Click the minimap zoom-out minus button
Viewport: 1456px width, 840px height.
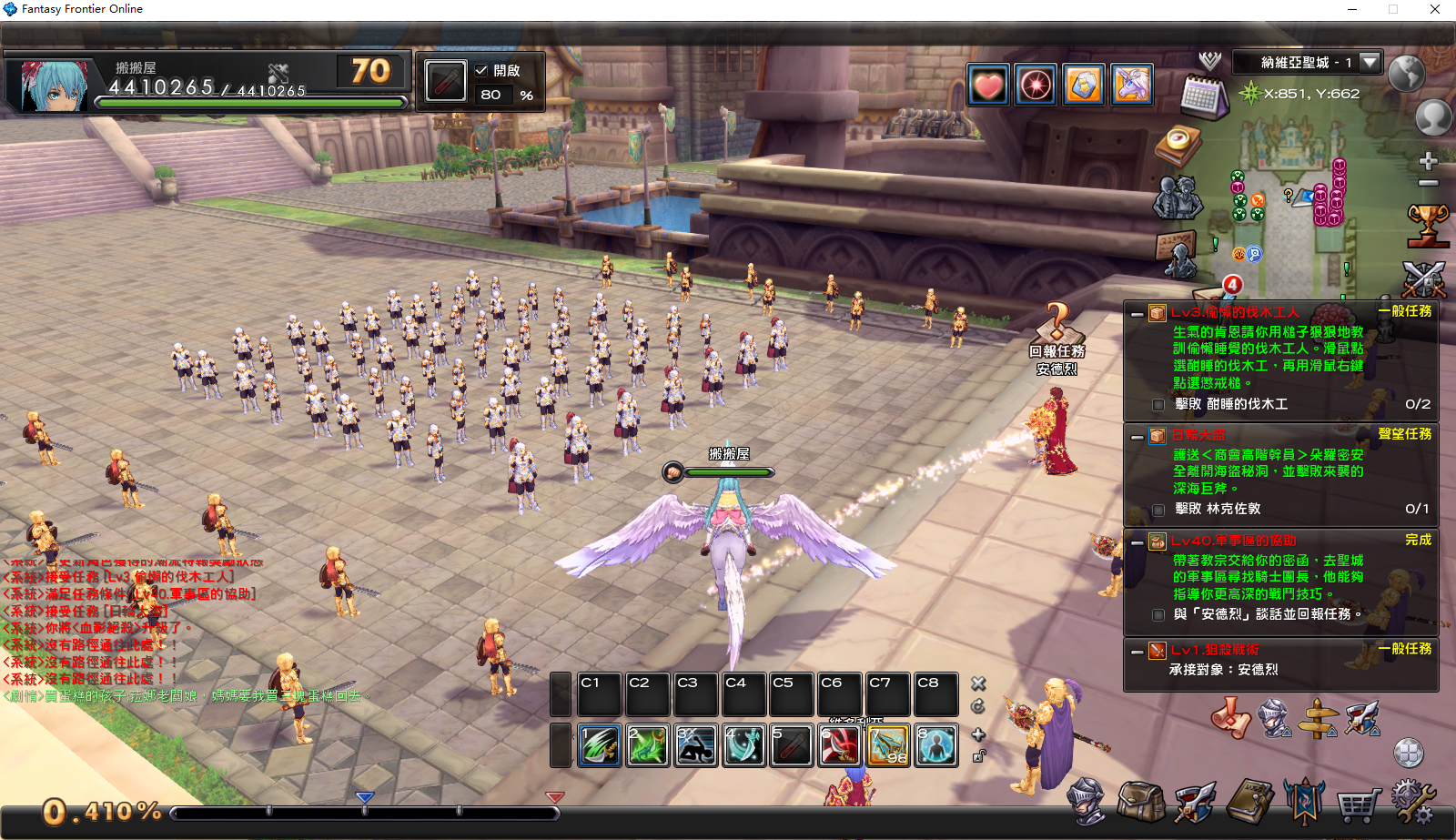(x=1428, y=183)
